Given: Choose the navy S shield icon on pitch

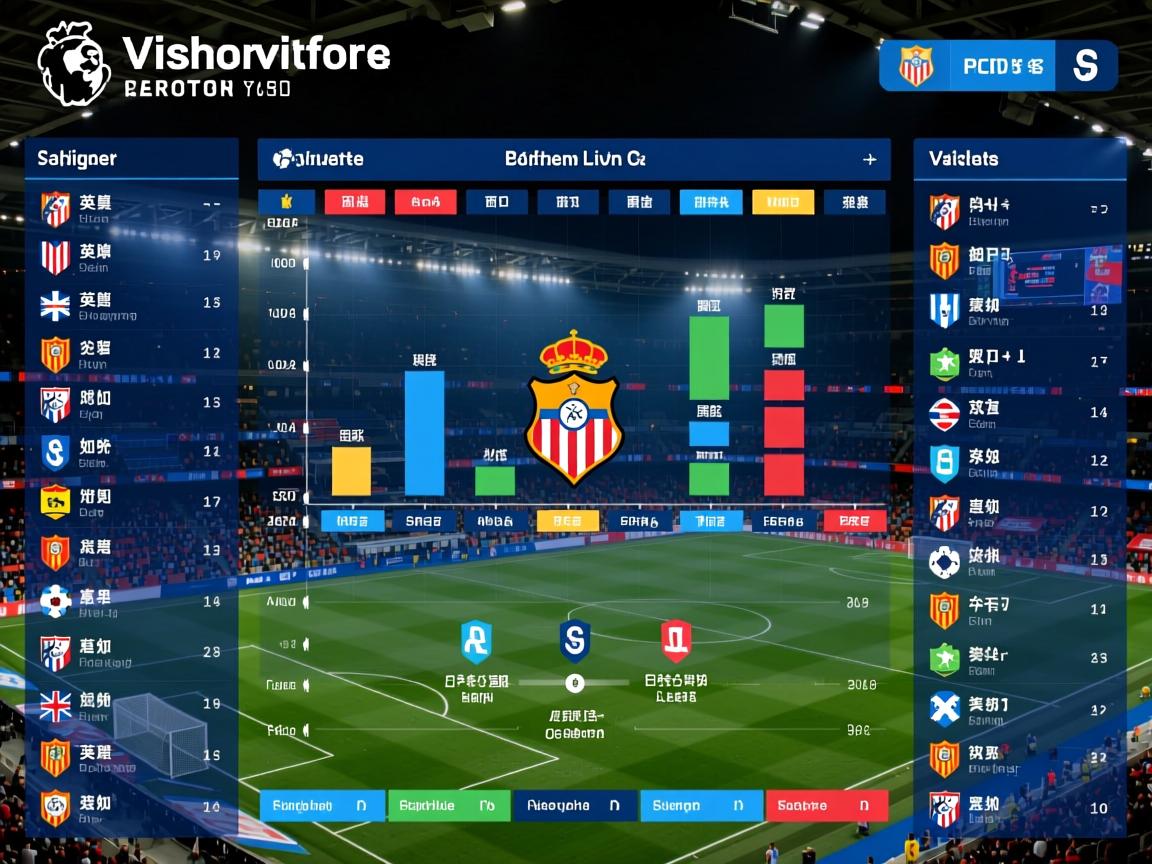Looking at the screenshot, I should [575, 641].
